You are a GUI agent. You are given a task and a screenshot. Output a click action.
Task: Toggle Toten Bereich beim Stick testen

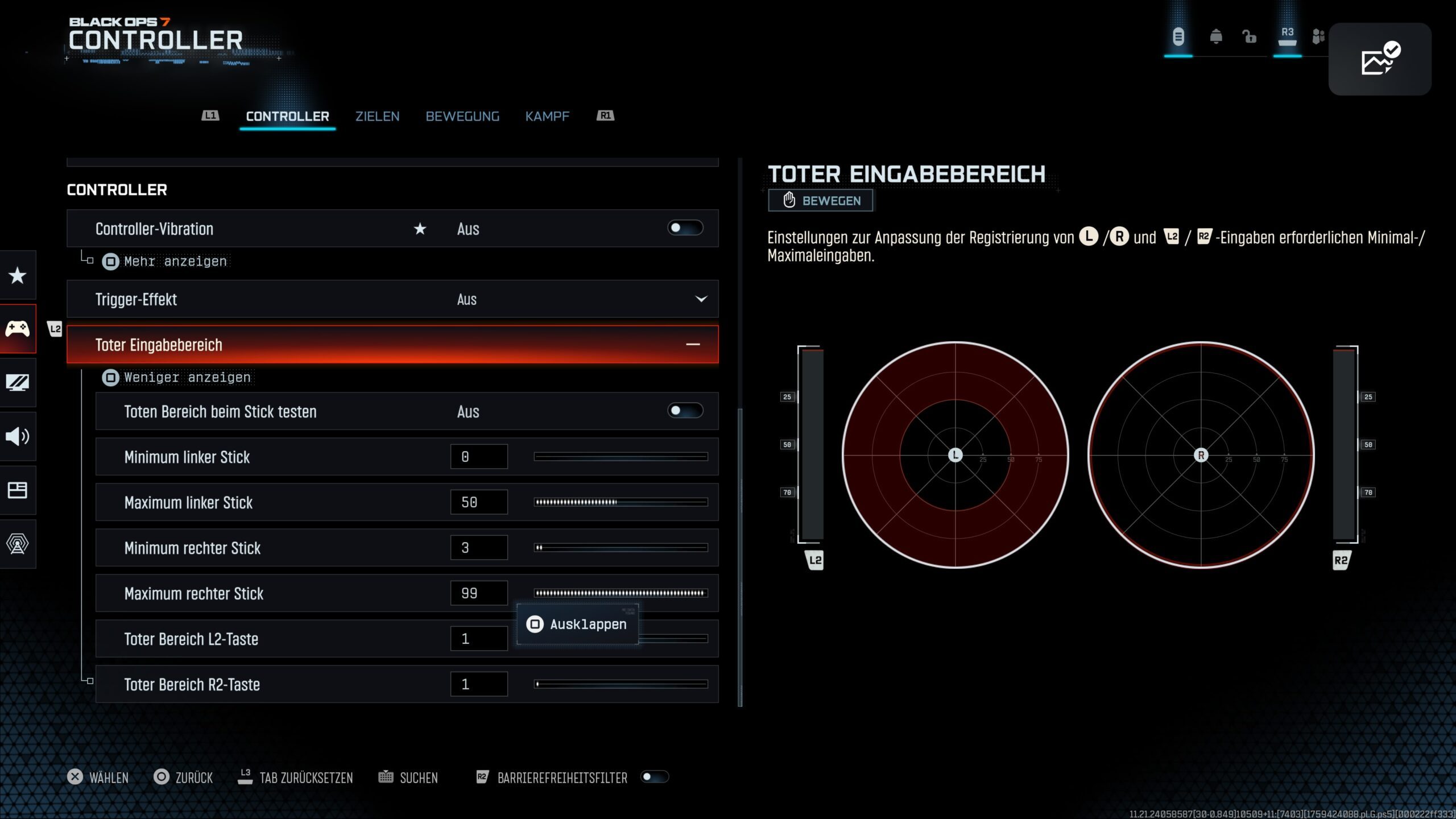[685, 411]
